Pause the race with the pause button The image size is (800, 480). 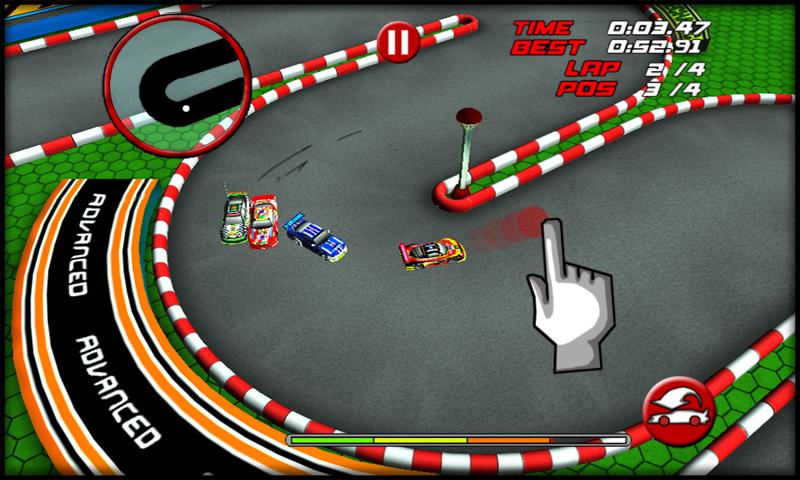click(397, 42)
